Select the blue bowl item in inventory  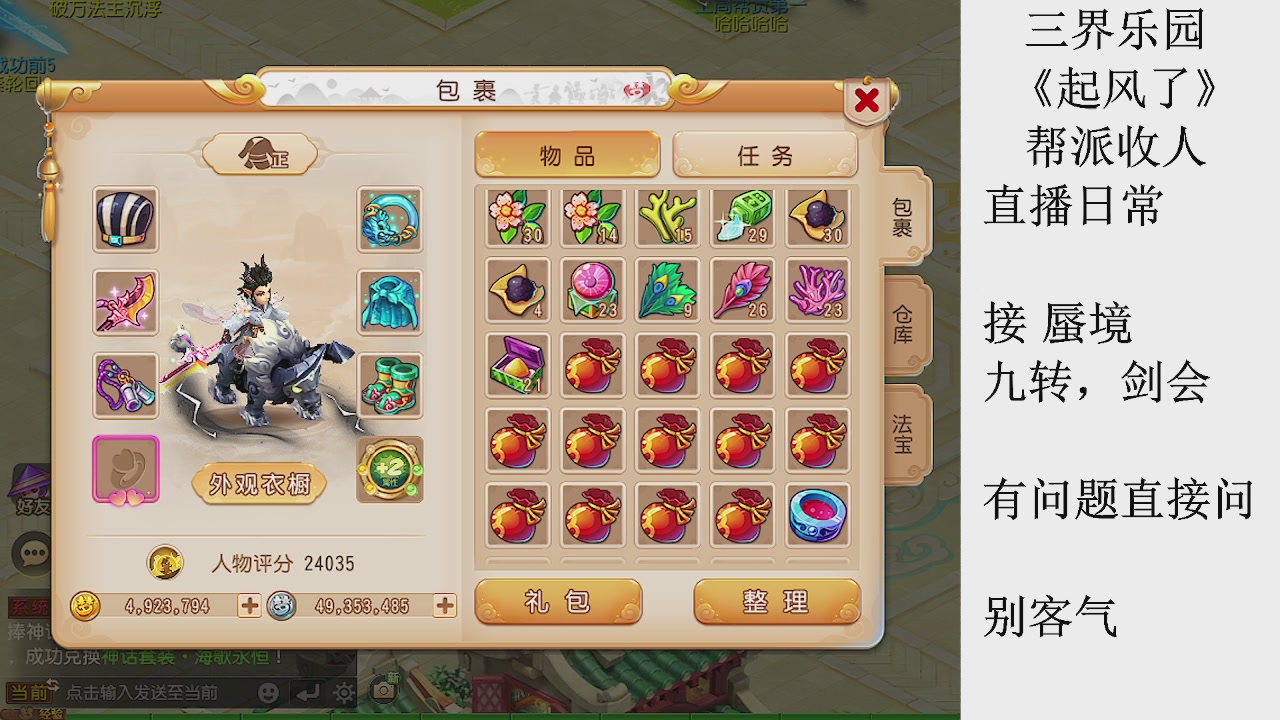pos(817,513)
